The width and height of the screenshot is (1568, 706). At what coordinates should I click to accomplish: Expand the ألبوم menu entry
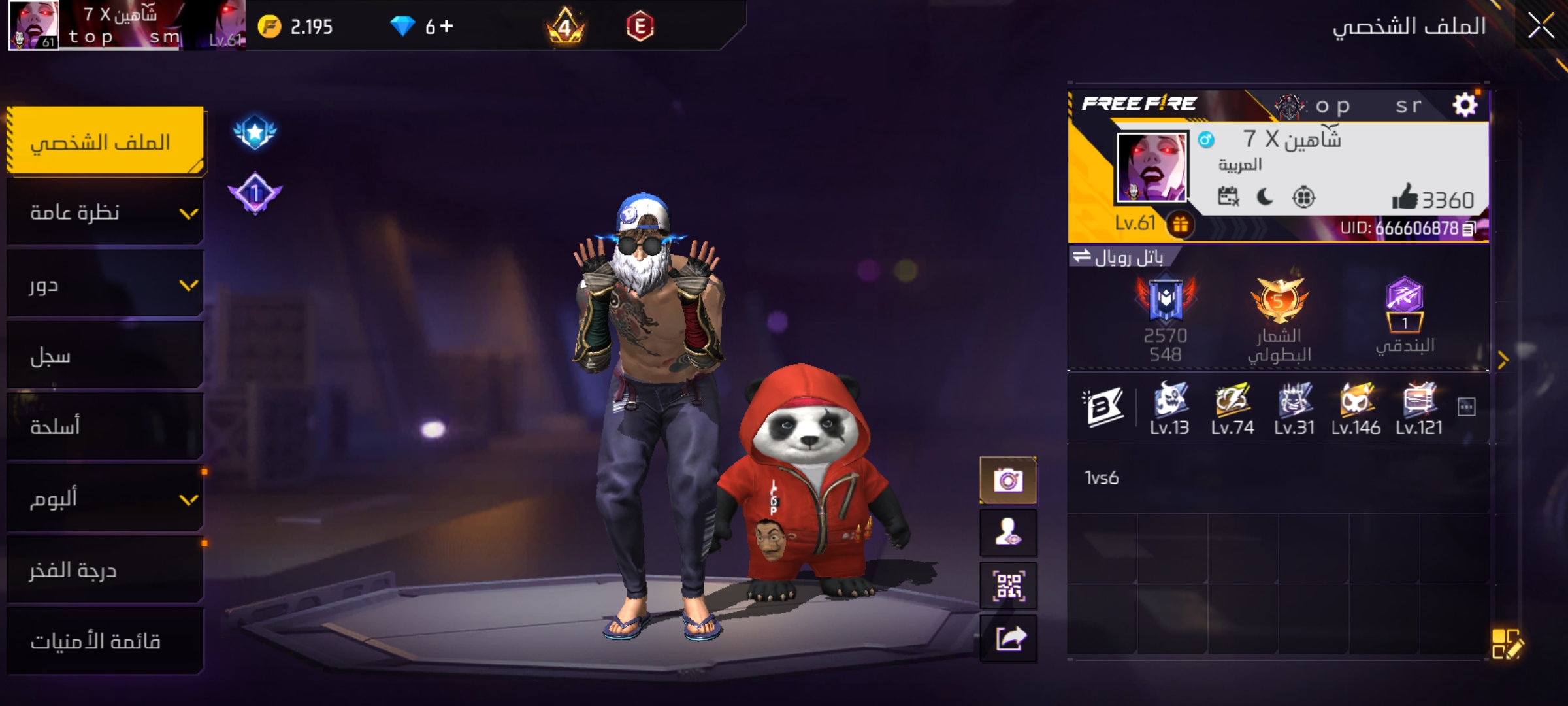[x=106, y=499]
